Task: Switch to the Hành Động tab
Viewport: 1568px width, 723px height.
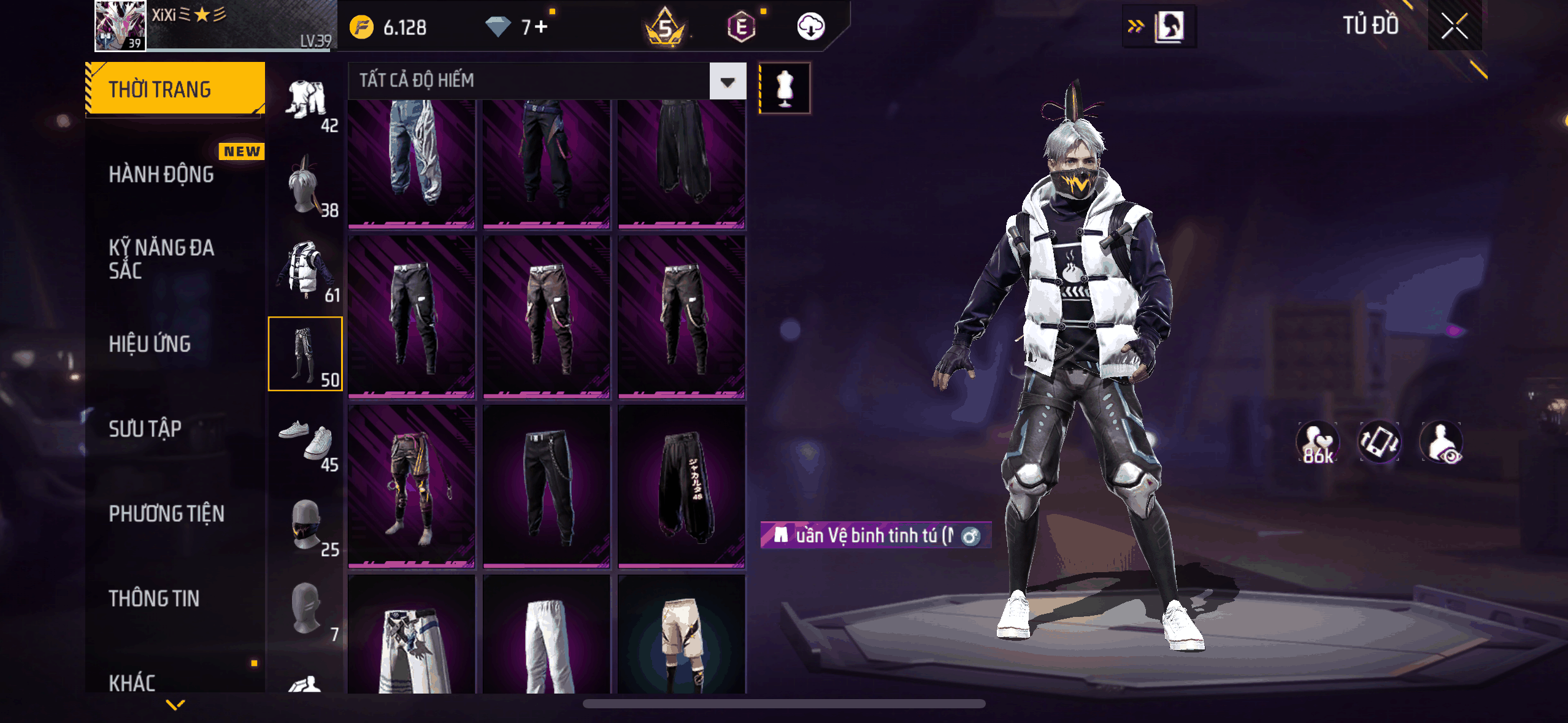Action: [162, 175]
